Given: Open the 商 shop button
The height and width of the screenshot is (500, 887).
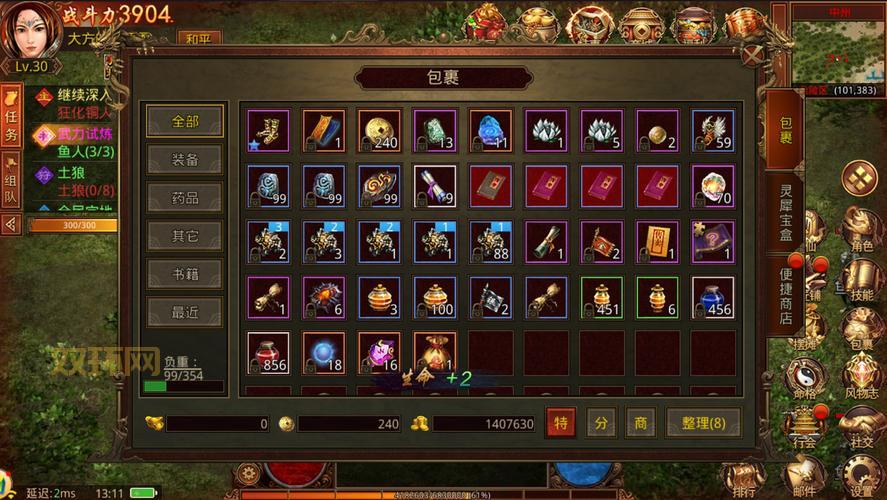Looking at the screenshot, I should pos(640,423).
